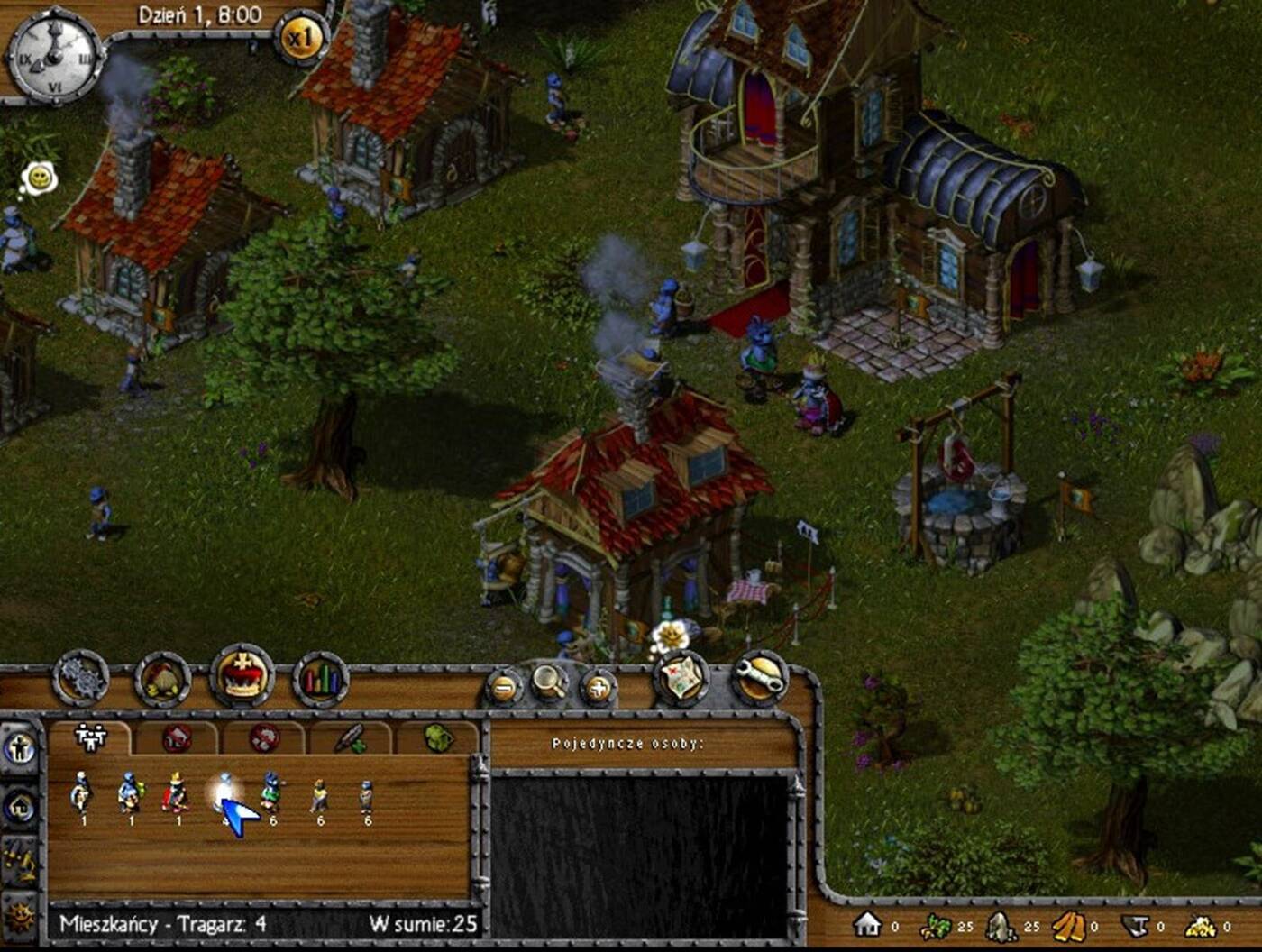Select the sun-icon side panel button
Image resolution: width=1262 pixels, height=952 pixels.
click(x=20, y=918)
